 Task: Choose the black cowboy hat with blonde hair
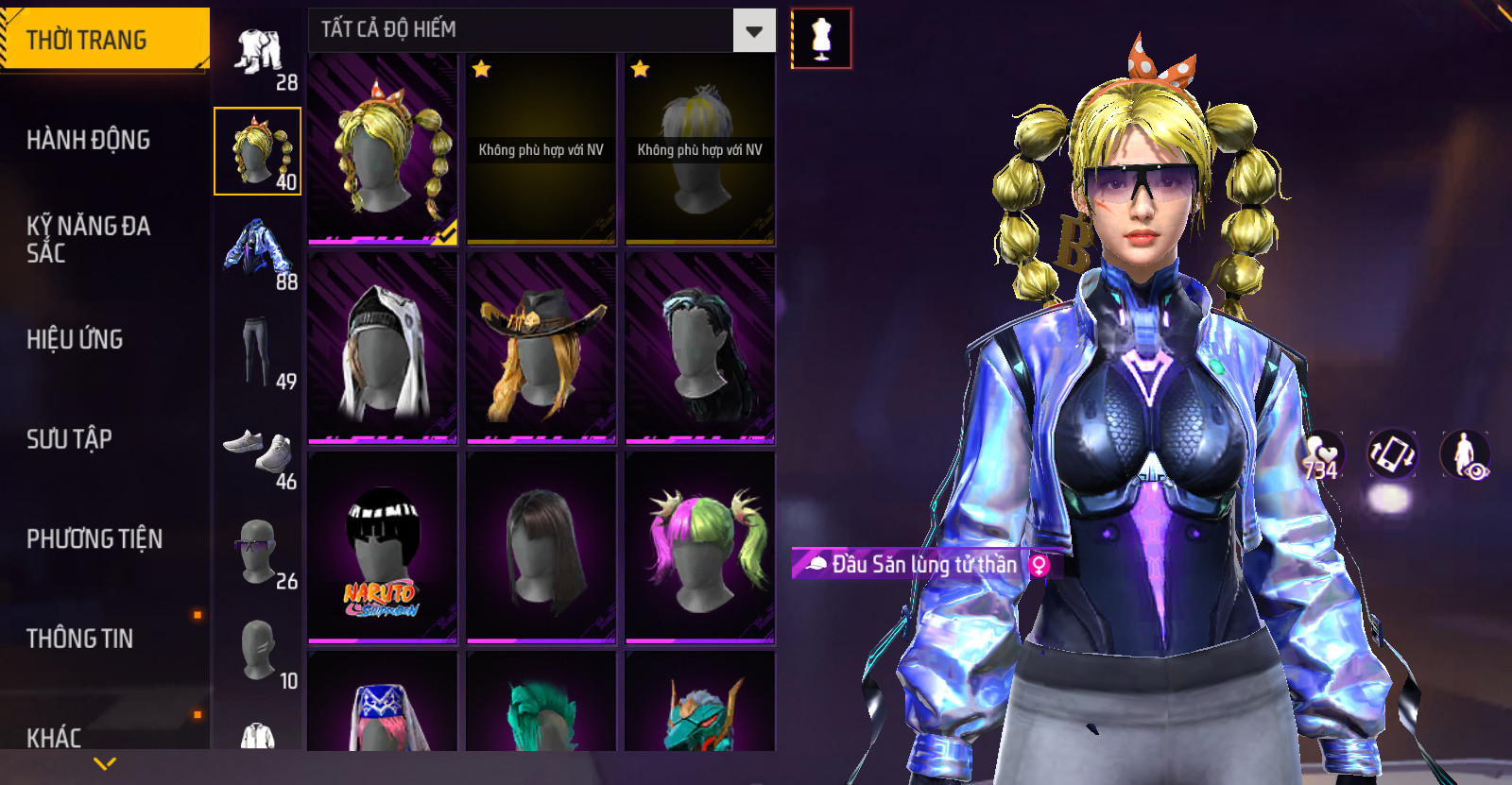[x=541, y=349]
